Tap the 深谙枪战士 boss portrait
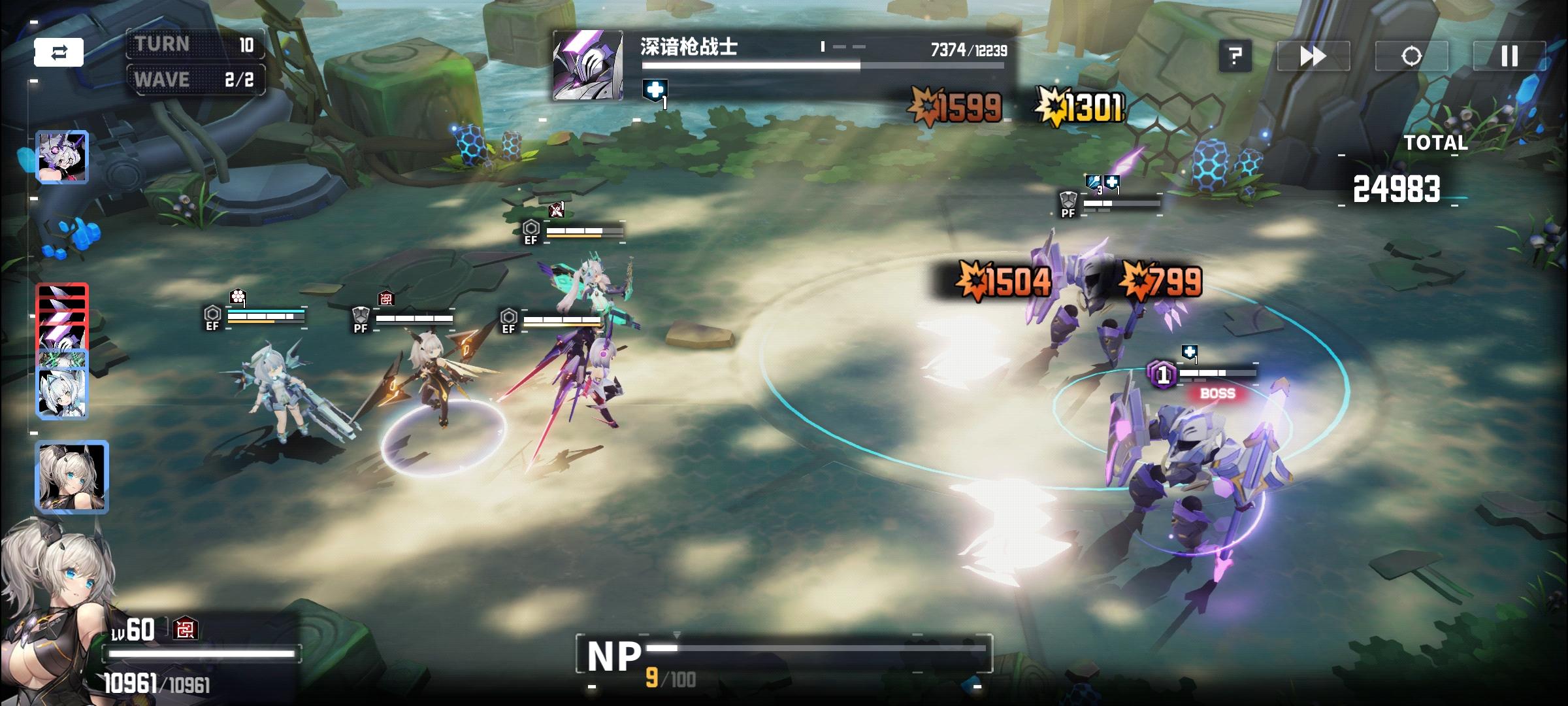 (x=587, y=67)
